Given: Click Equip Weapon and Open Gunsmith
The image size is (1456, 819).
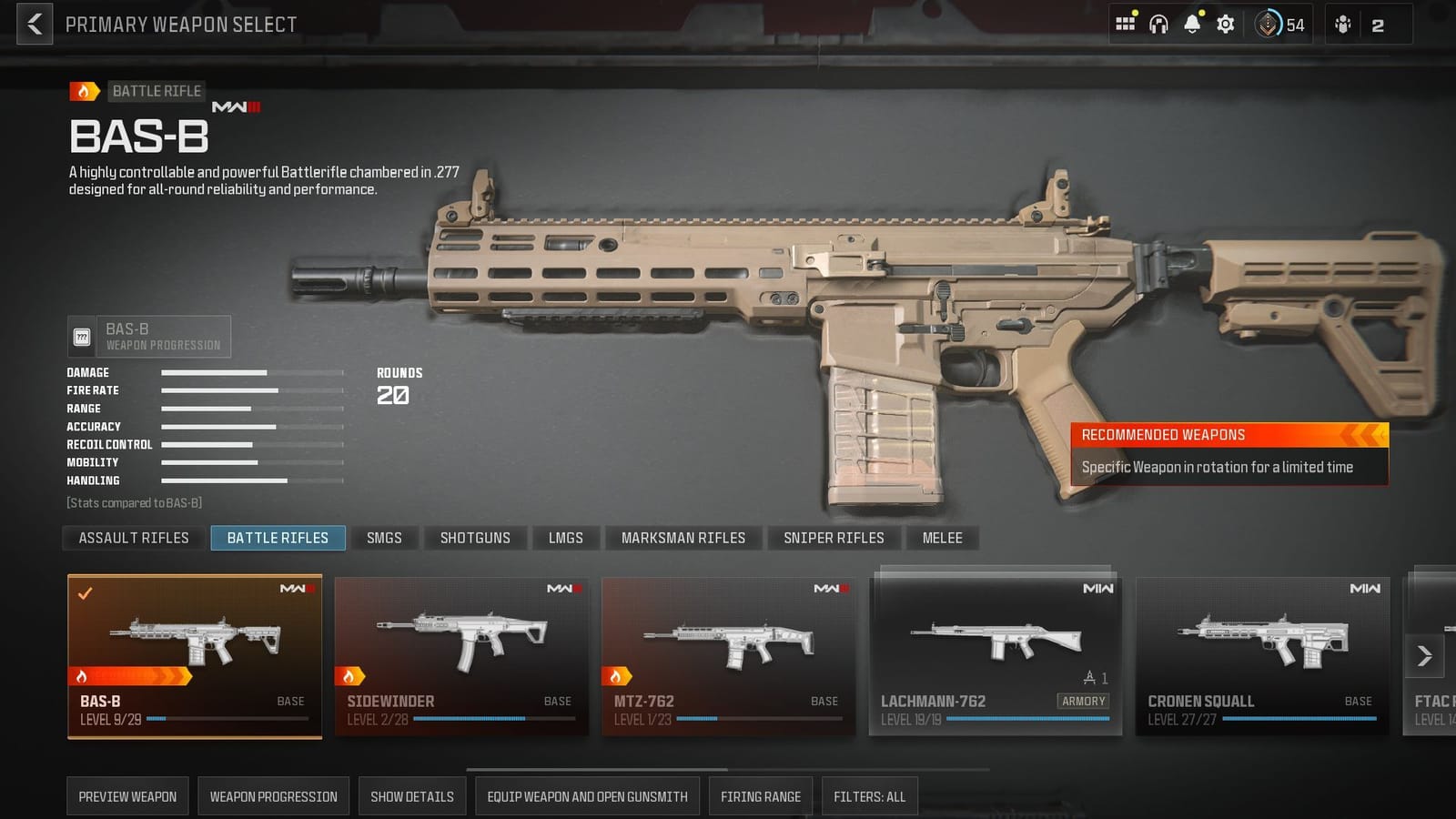Looking at the screenshot, I should [587, 795].
